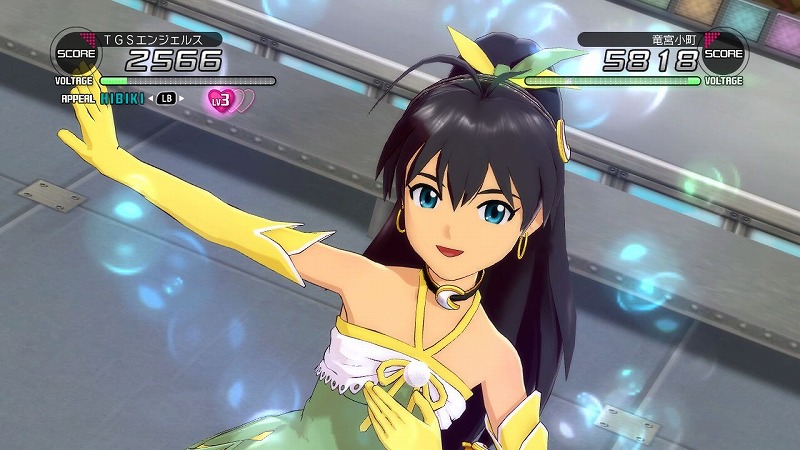Select the HIBIKI appeal character name
Viewport: 800px width, 450px height.
pyautogui.click(x=121, y=98)
